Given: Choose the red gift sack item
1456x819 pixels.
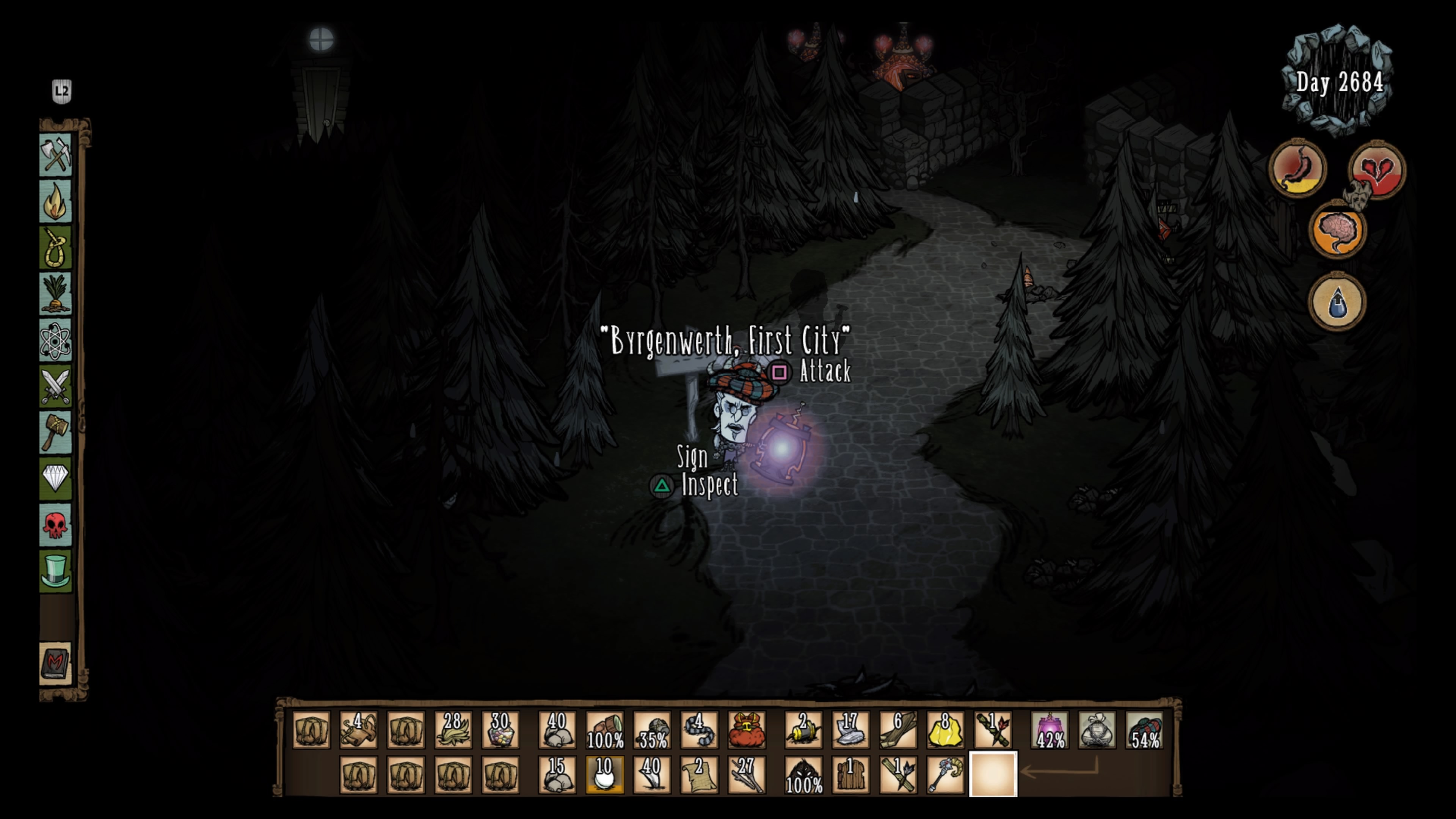Looking at the screenshot, I should click(746, 730).
